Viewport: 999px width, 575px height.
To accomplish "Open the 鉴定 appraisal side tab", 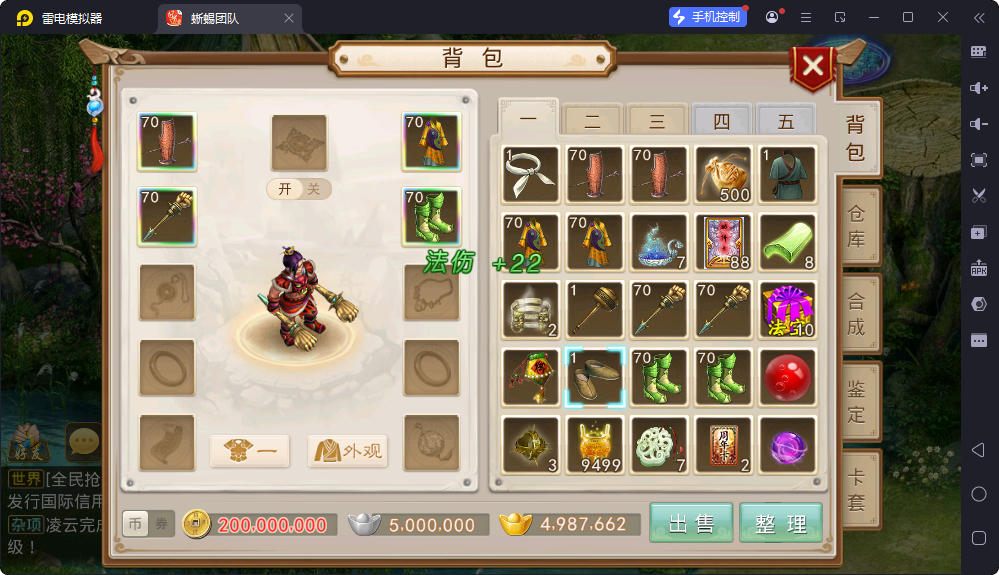I will pyautogui.click(x=857, y=401).
